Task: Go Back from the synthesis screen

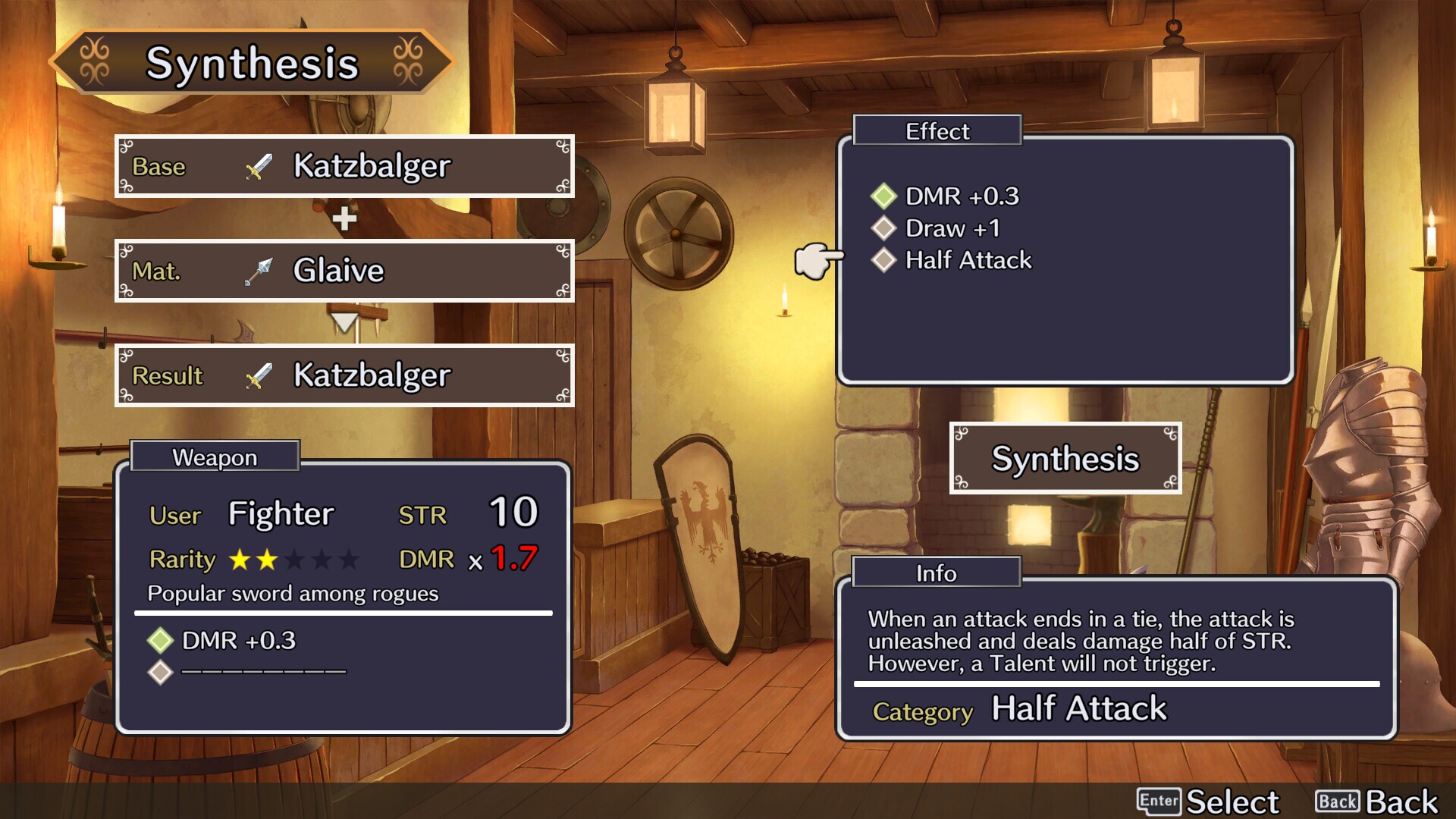Action: coord(1376,801)
